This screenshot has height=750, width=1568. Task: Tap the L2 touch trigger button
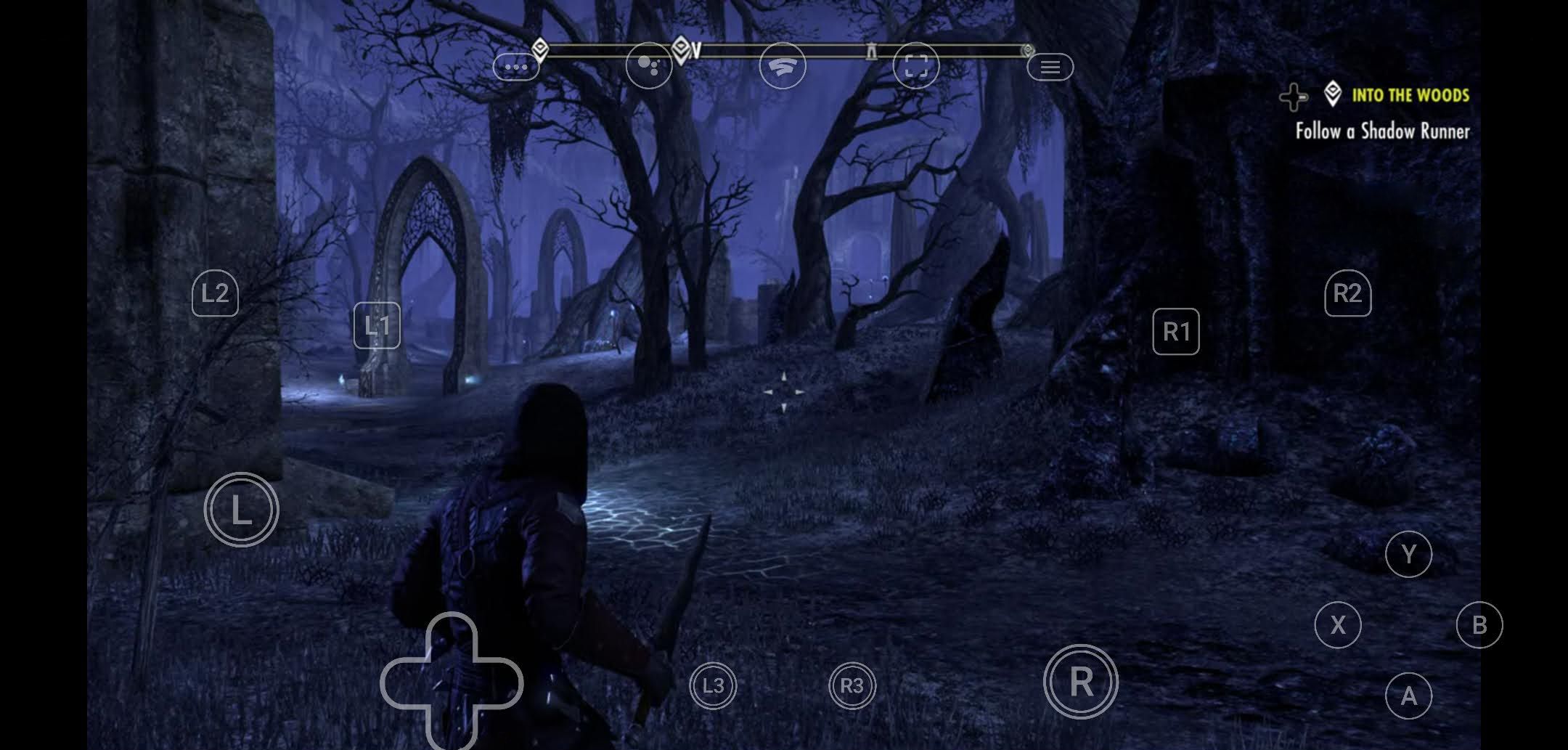coord(215,294)
